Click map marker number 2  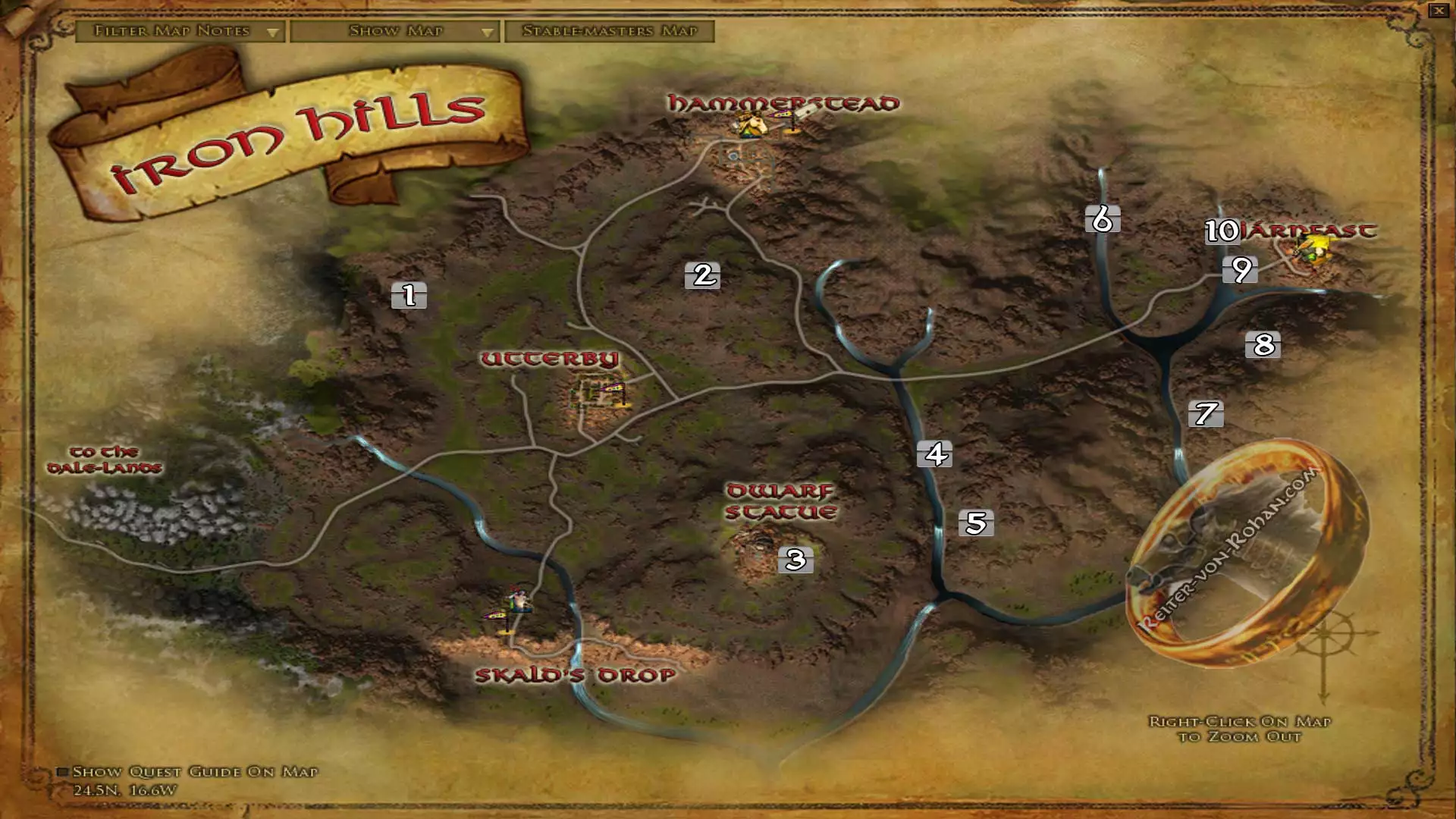(703, 275)
